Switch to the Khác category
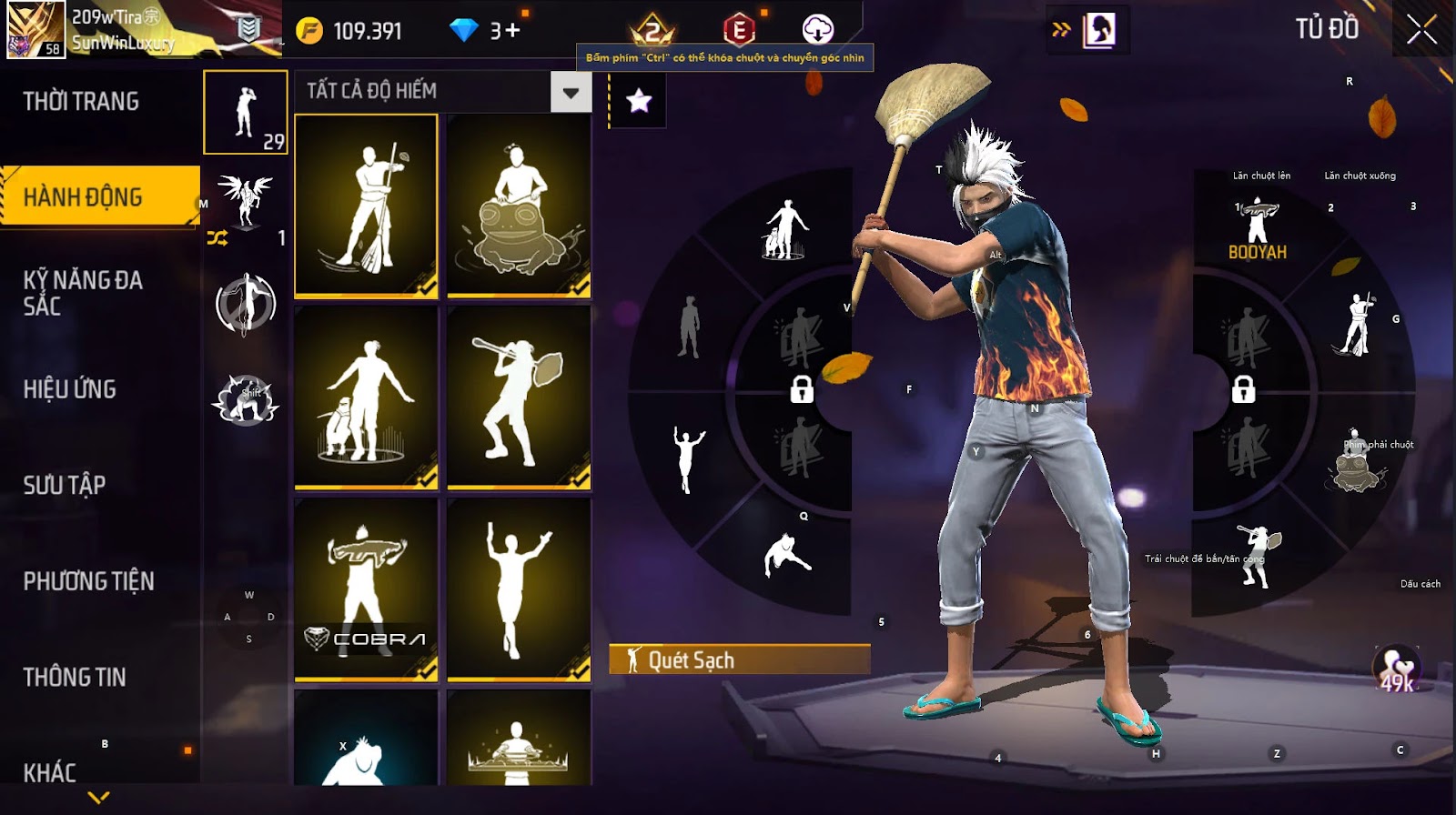 [50, 772]
